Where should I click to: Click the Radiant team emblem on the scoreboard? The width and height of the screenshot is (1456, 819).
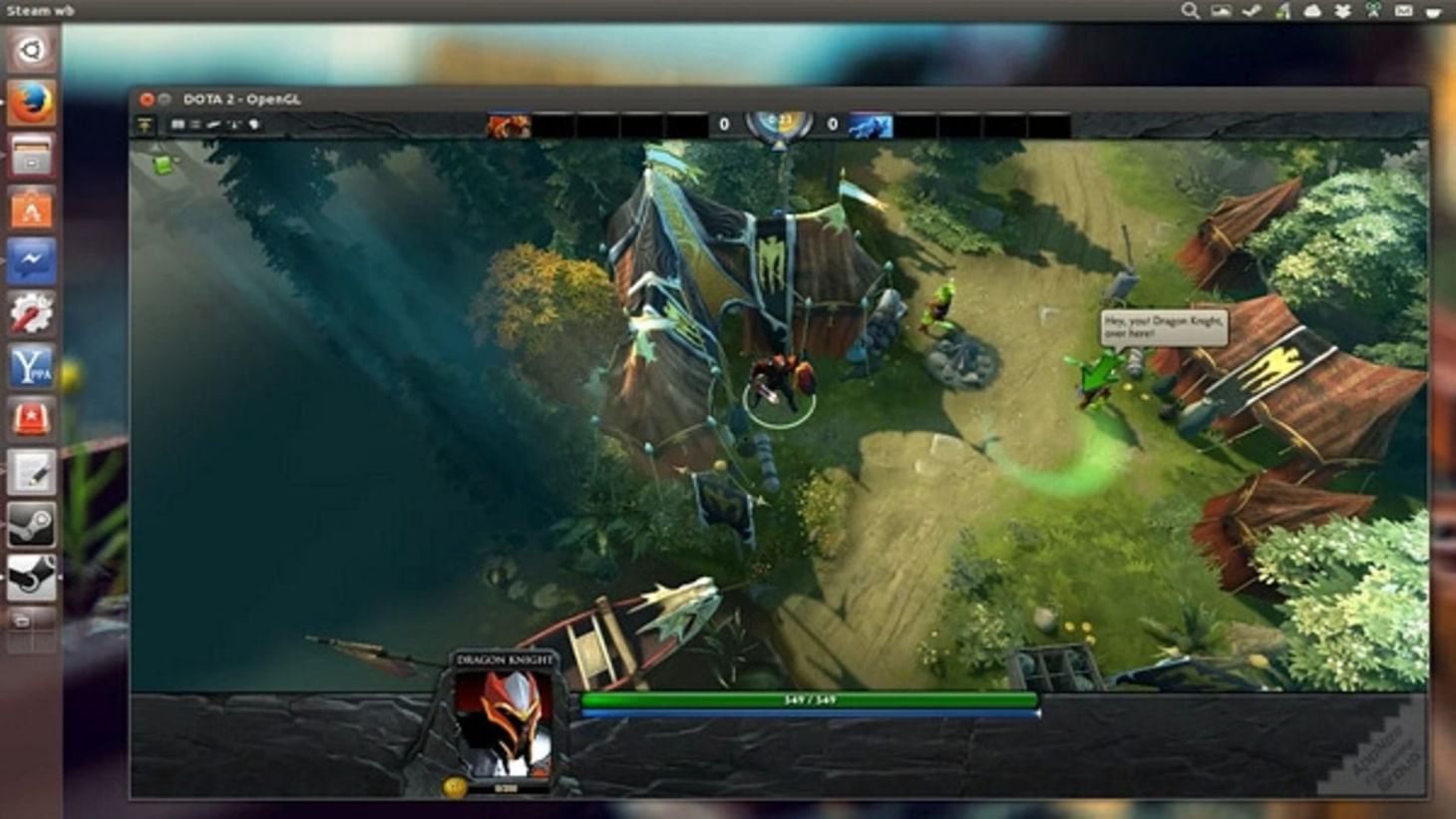509,126
